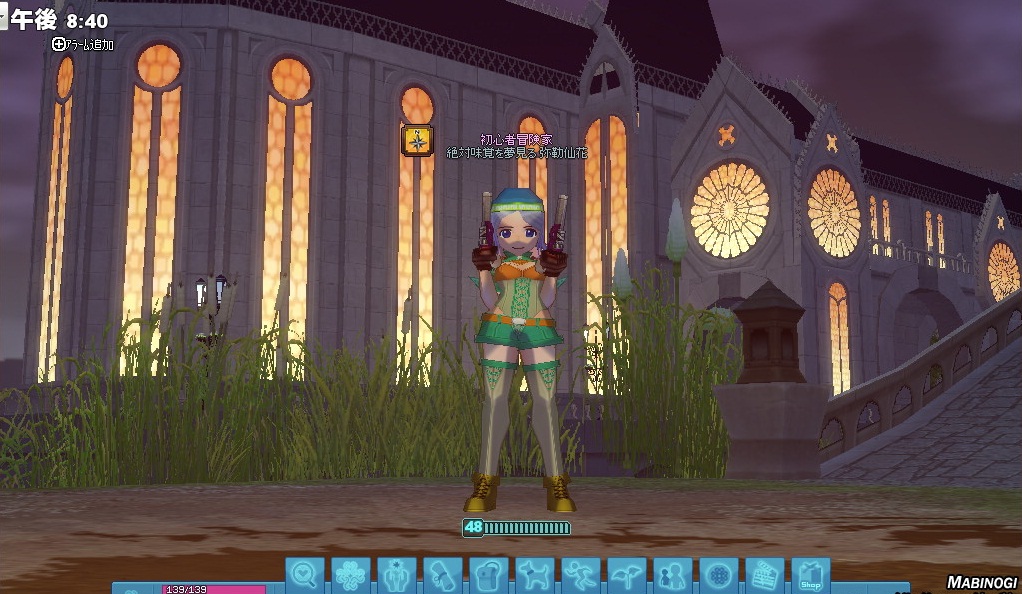The width and height of the screenshot is (1022, 594).
Task: Click the sprouting plant icon
Action: [x=627, y=575]
